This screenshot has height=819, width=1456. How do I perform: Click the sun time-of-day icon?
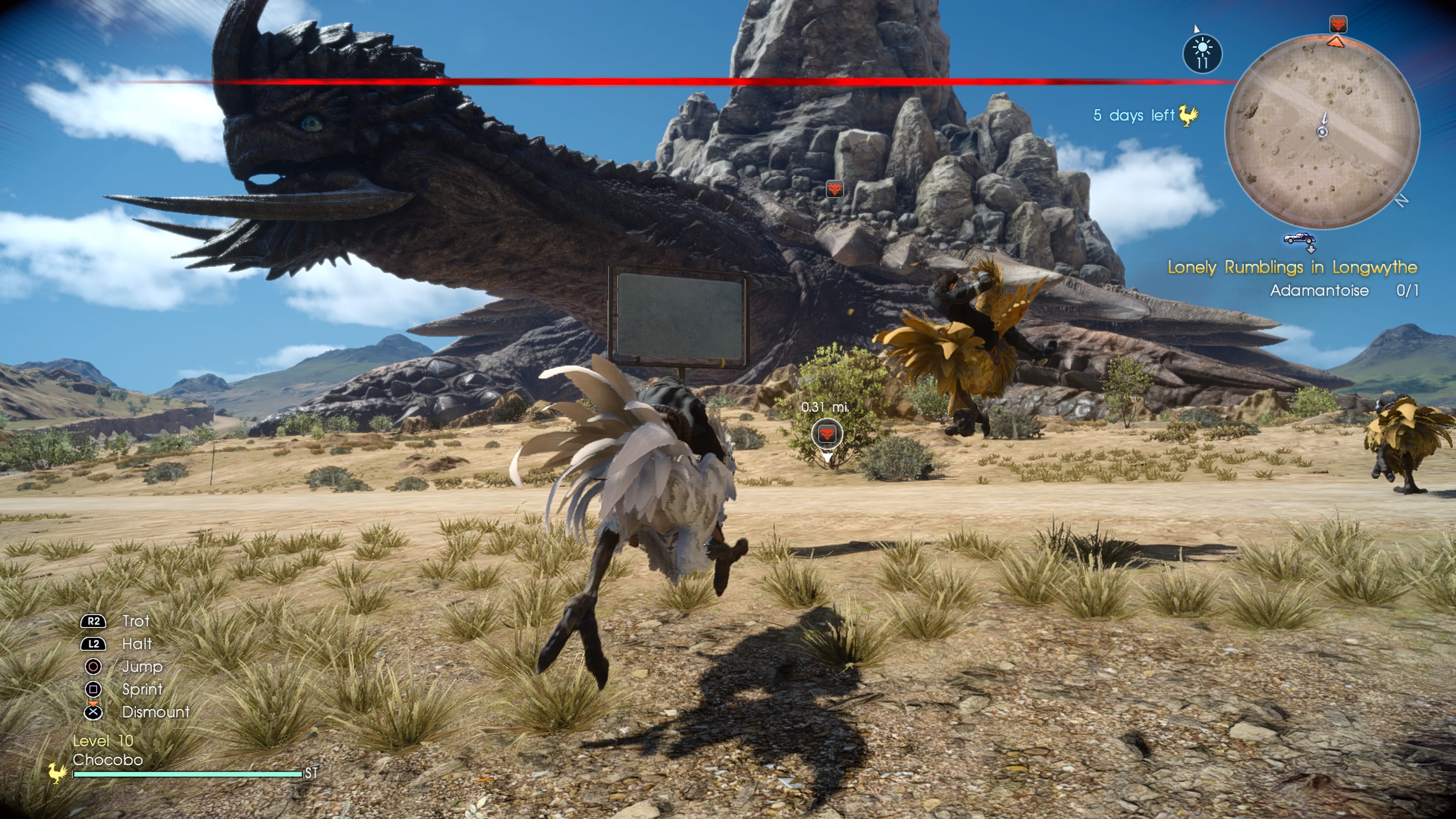pyautogui.click(x=1202, y=54)
